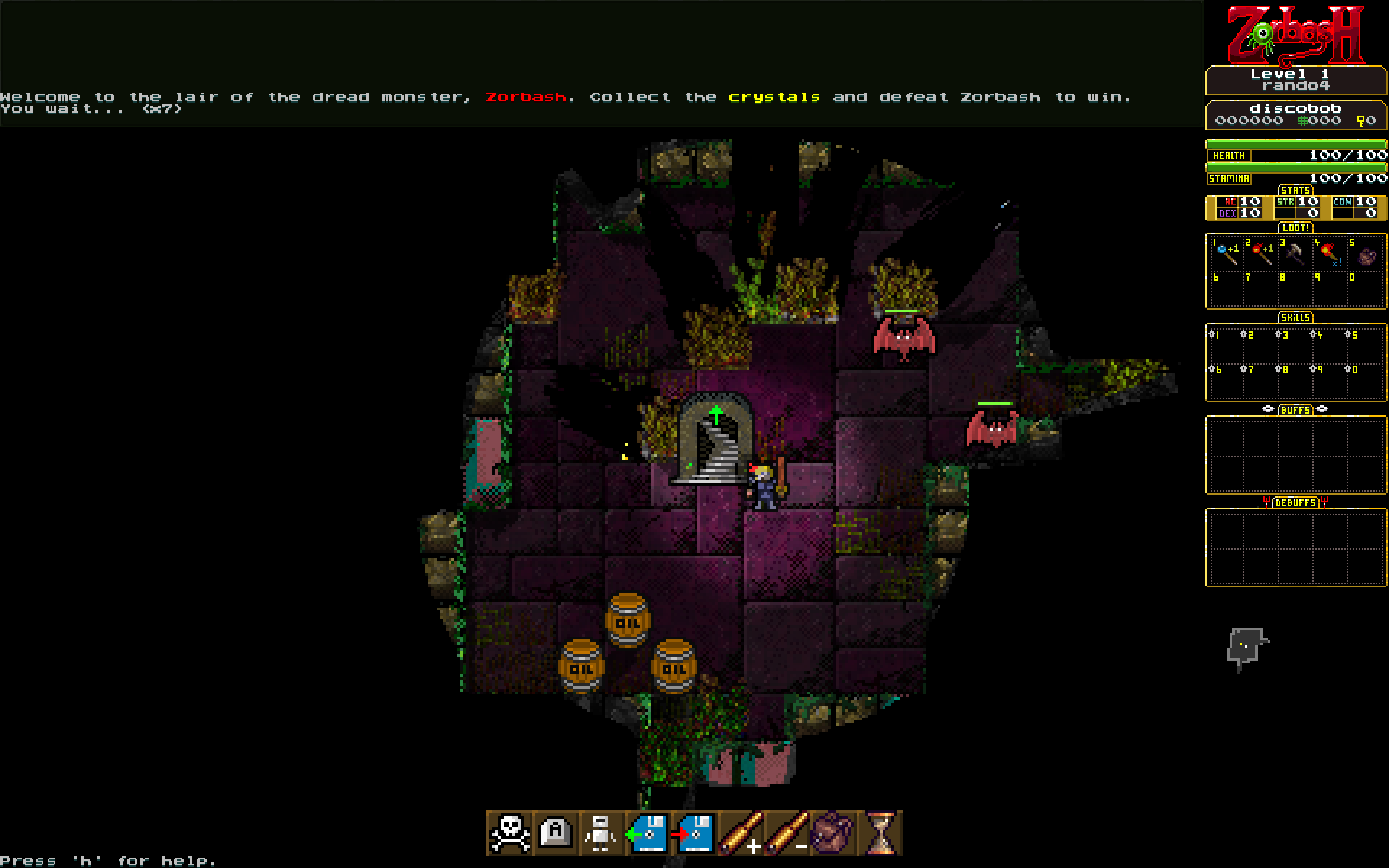This screenshot has width=1389, height=868.
Task: Open the brown bag in loot slot 5
Action: coord(1366,256)
